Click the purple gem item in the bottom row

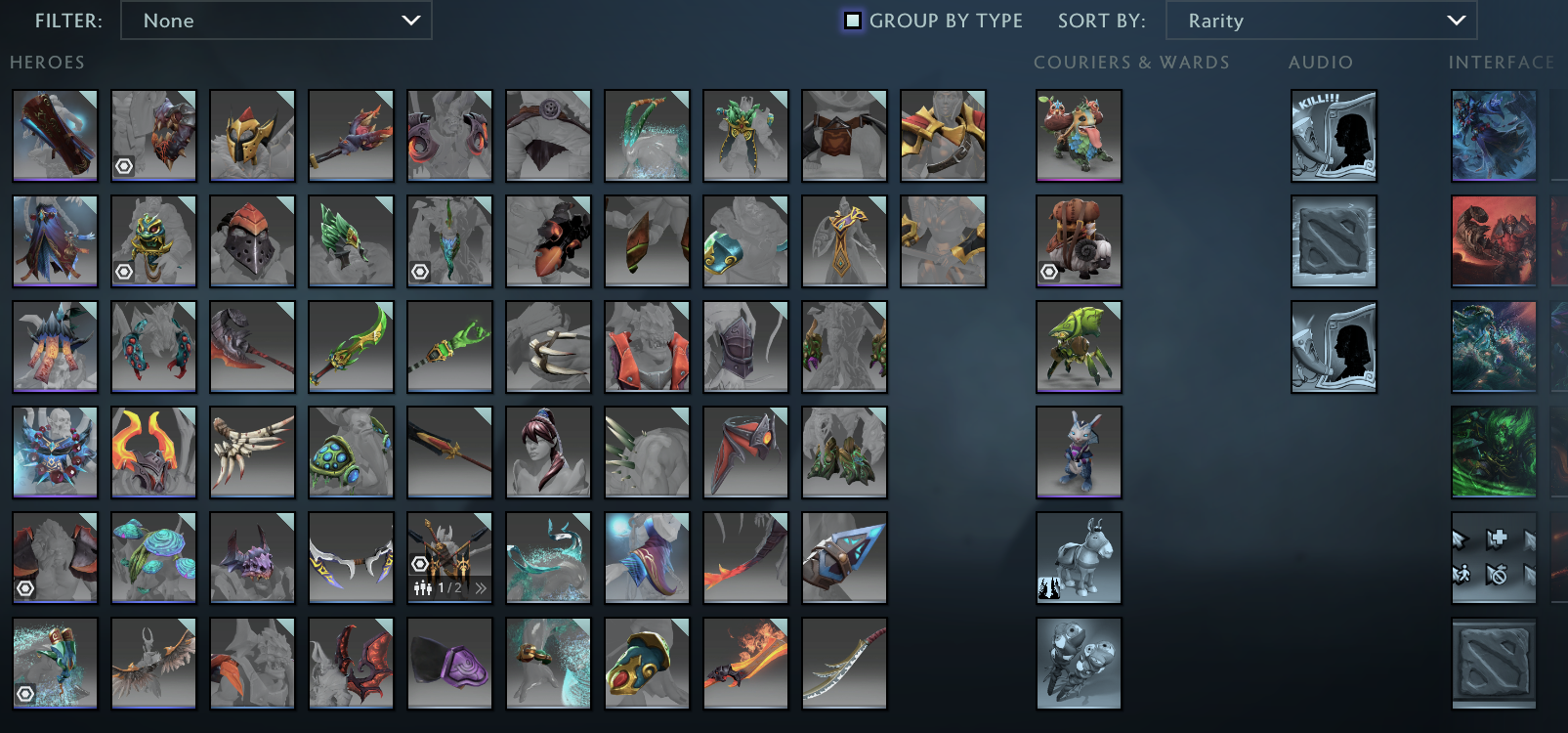(x=449, y=663)
